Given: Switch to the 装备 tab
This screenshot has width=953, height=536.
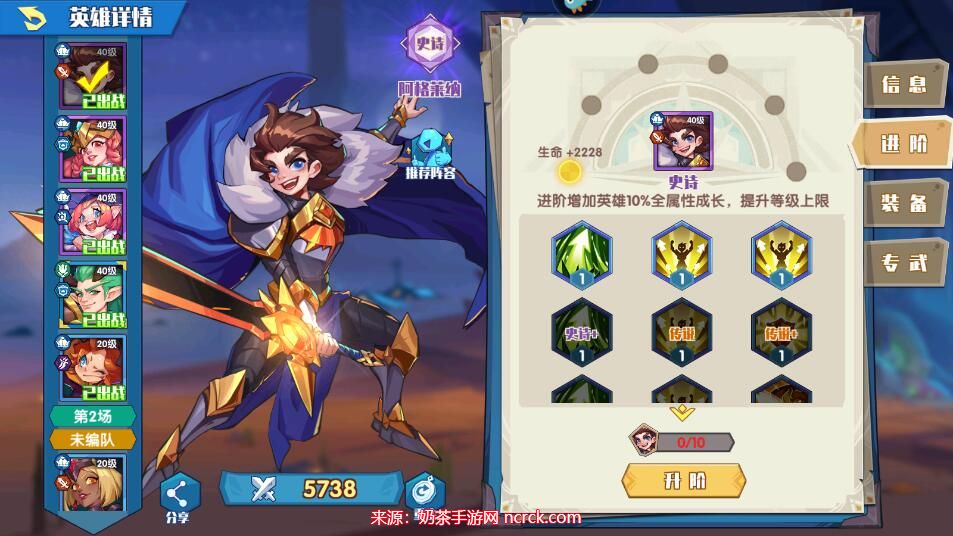Looking at the screenshot, I should 903,204.
